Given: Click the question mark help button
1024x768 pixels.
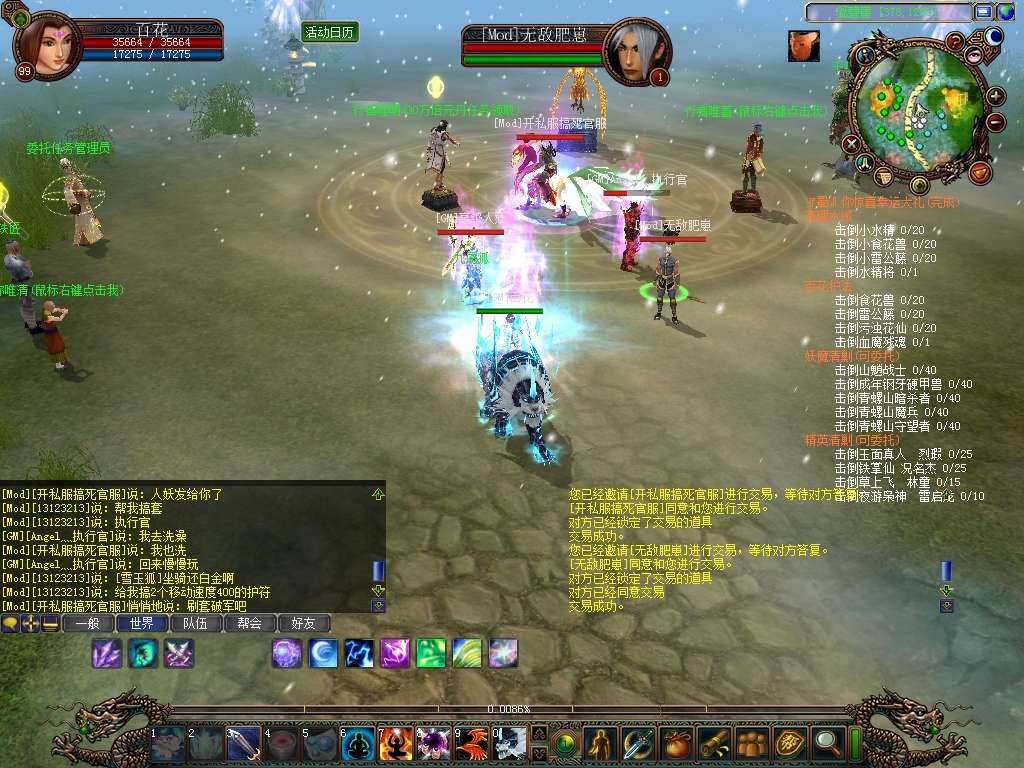Looking at the screenshot, I should 956,41.
